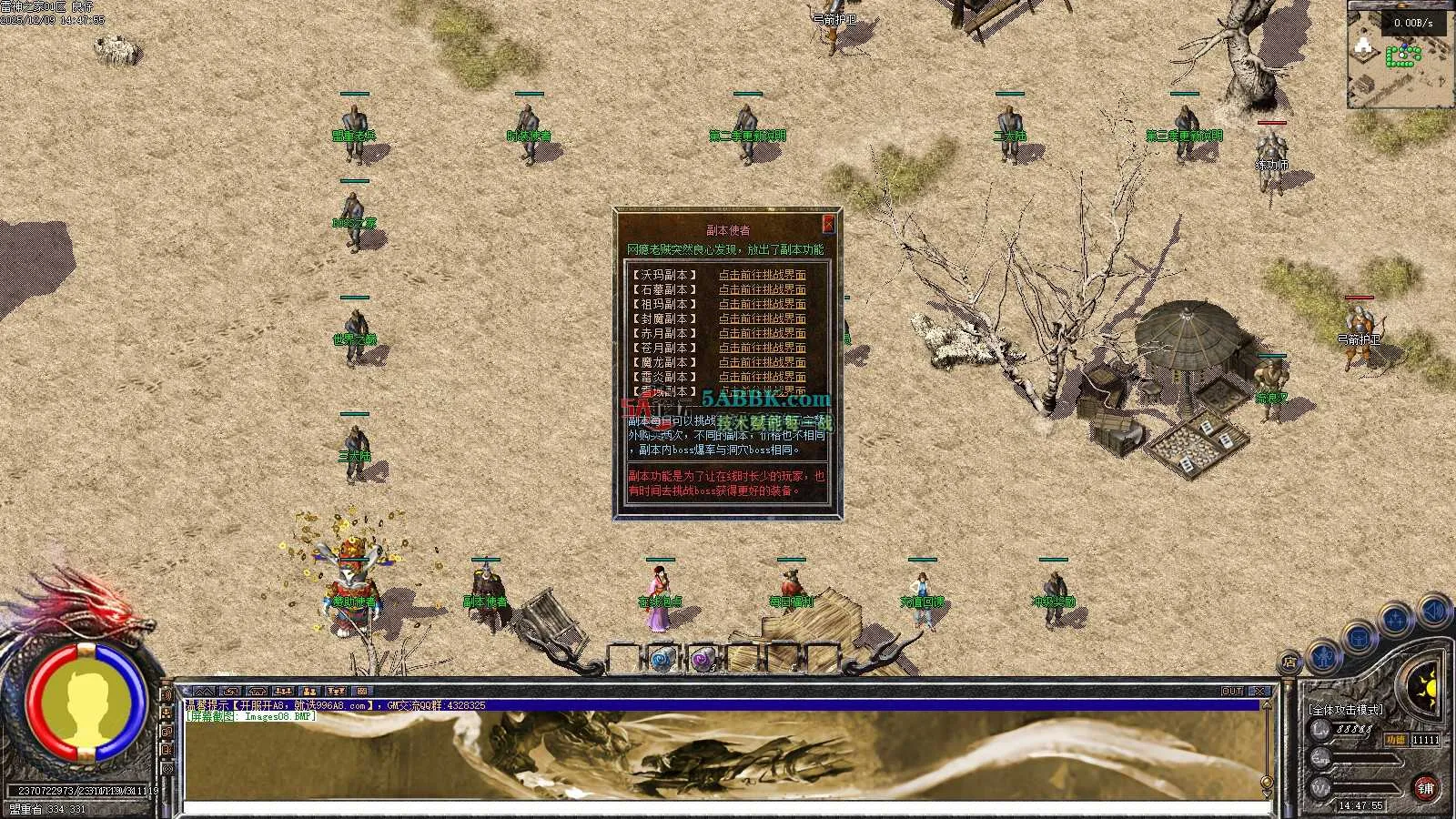This screenshot has width=1456, height=819.
Task: Click the OUT button on the chat bar
Action: click(x=1232, y=692)
